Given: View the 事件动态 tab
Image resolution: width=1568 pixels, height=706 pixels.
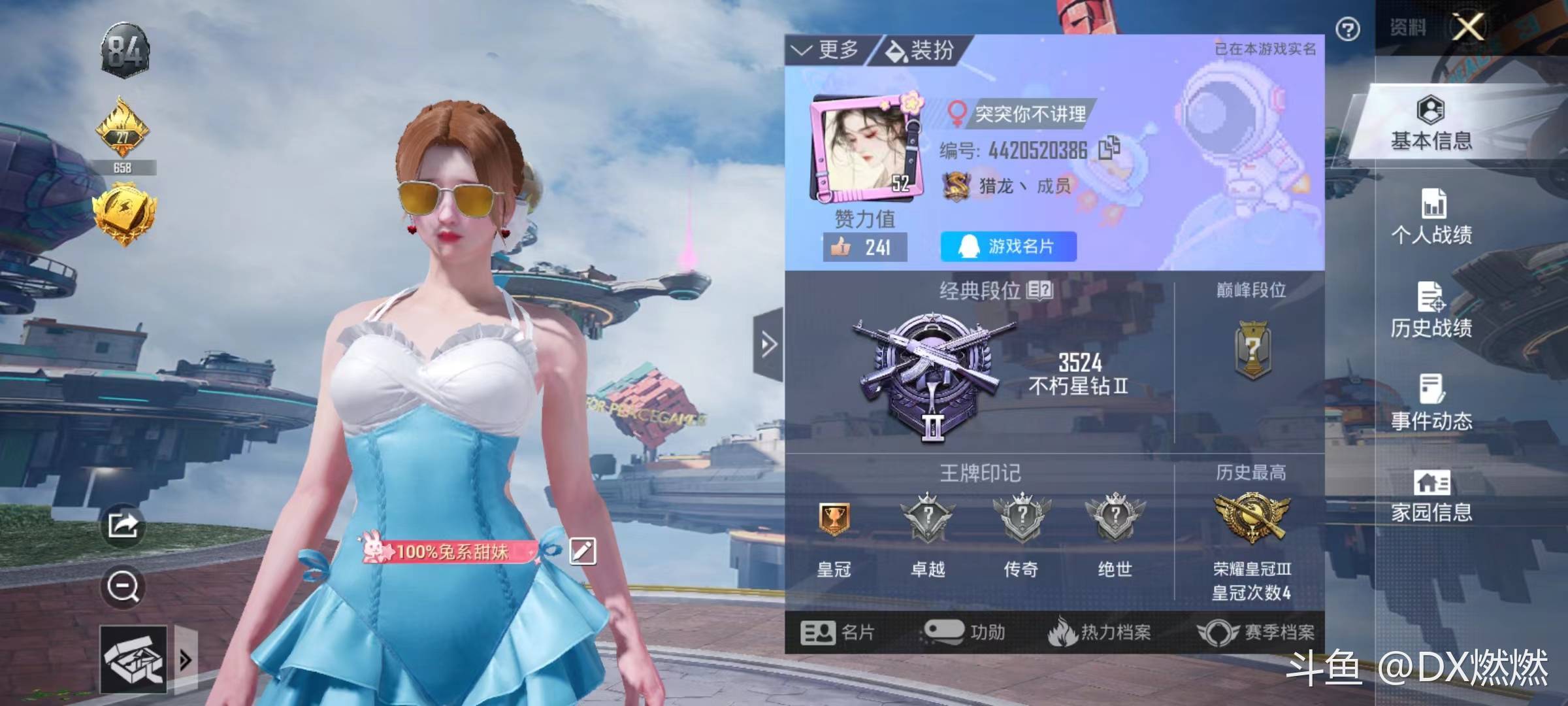Looking at the screenshot, I should 1431,403.
